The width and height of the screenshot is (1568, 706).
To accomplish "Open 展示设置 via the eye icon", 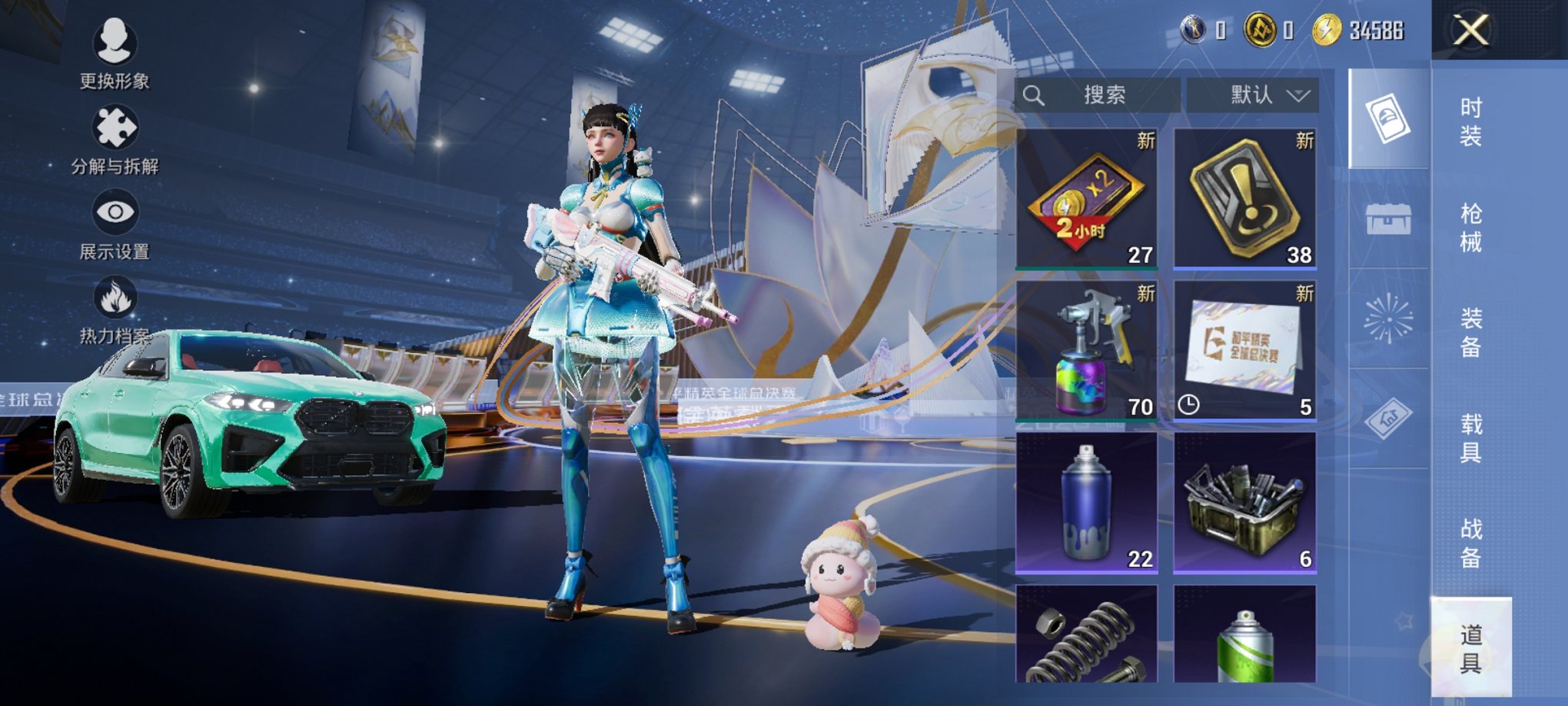I will (114, 209).
